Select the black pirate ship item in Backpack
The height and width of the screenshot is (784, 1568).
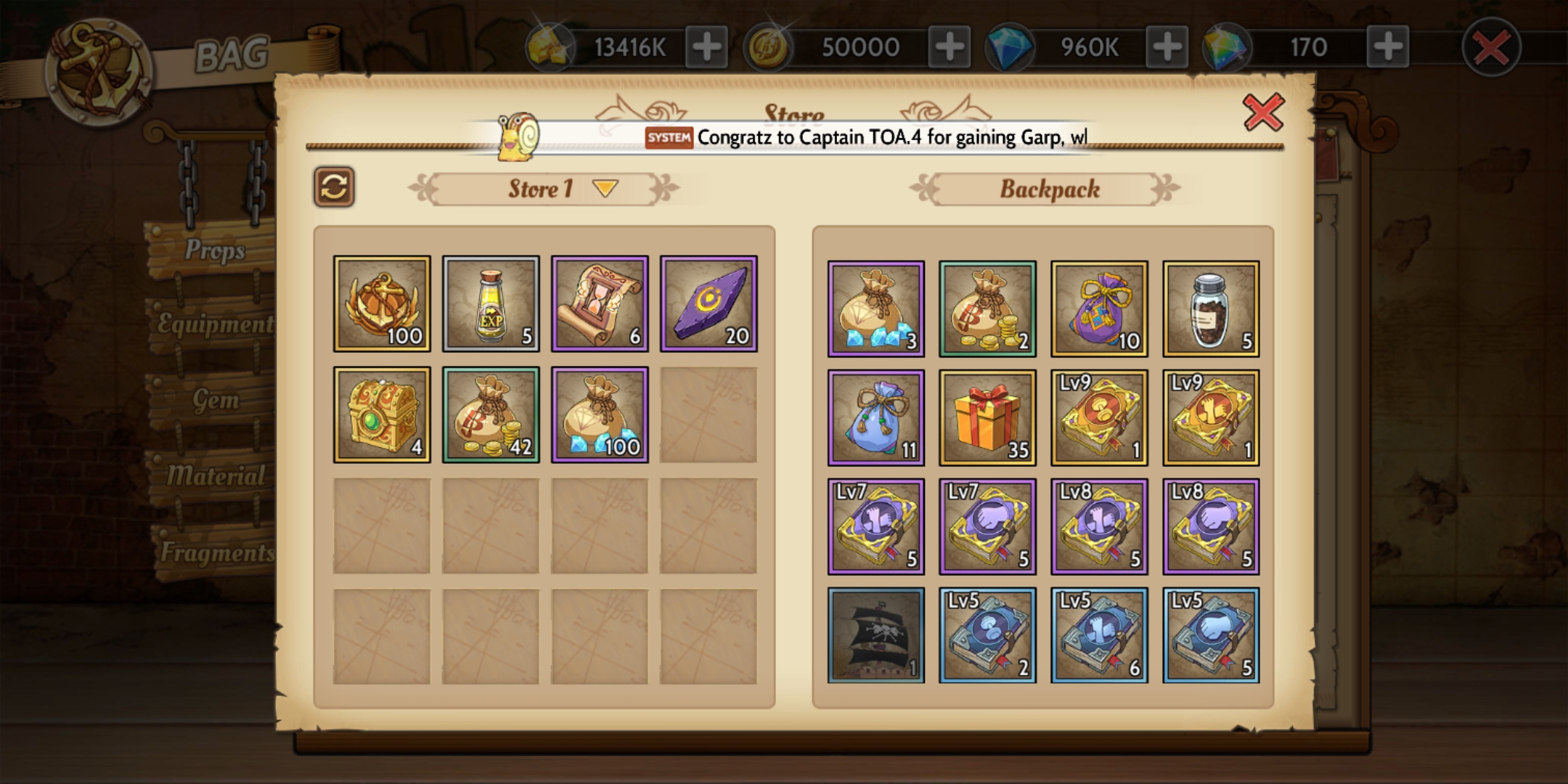click(876, 639)
